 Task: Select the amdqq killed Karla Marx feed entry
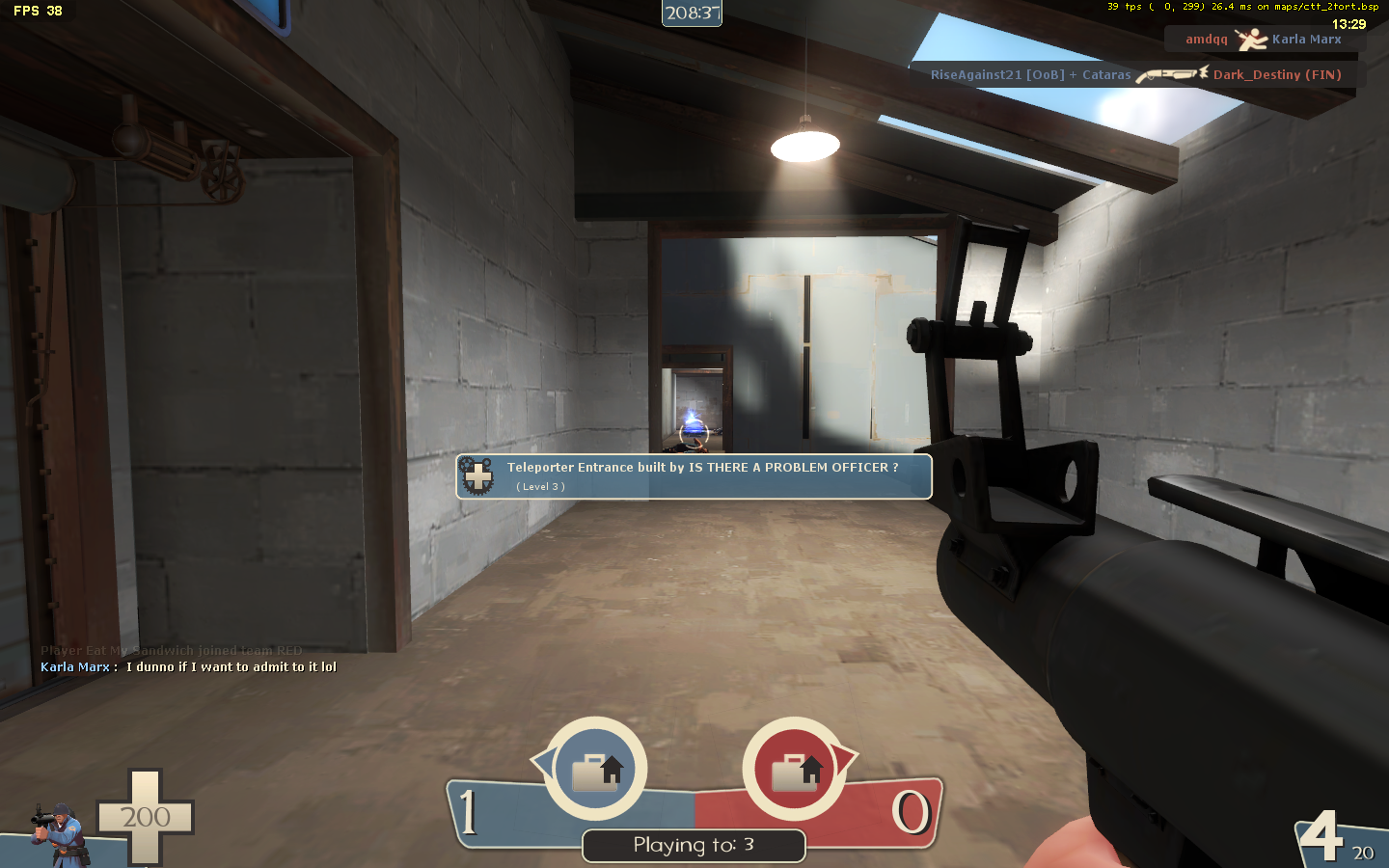1264,40
